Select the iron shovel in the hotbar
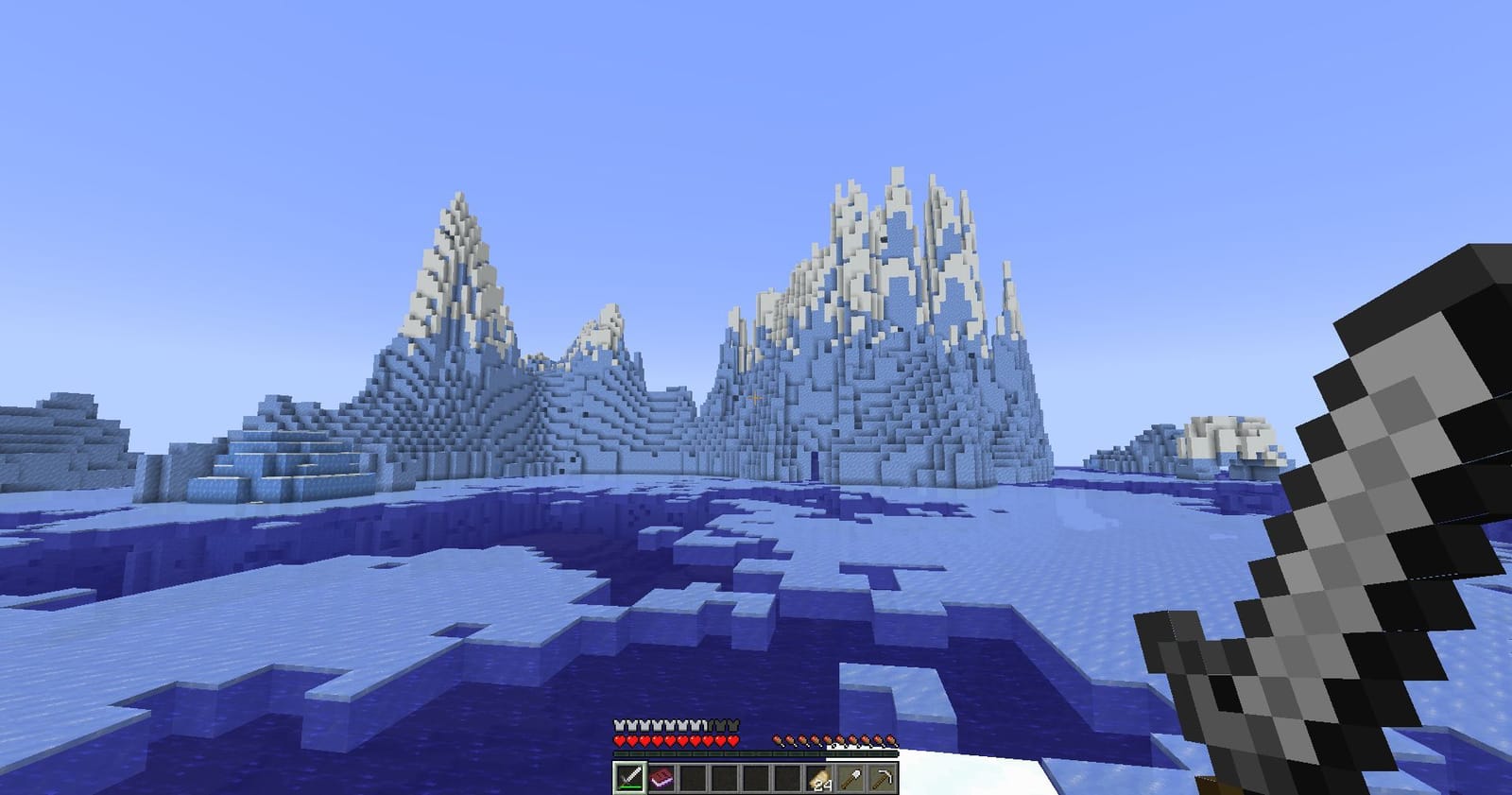The width and height of the screenshot is (1512, 795). click(x=850, y=777)
